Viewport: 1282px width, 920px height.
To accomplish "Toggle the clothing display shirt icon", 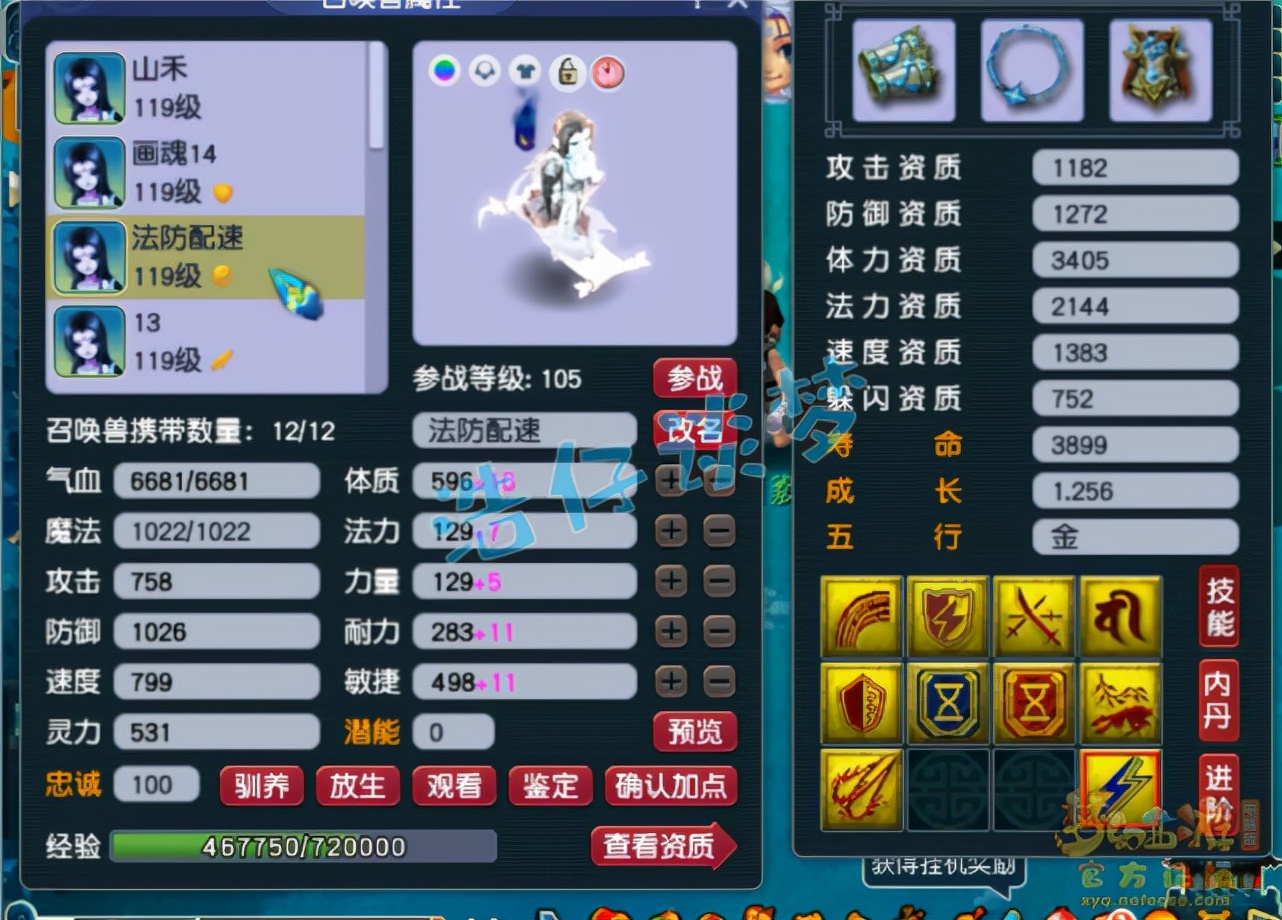I will click(527, 72).
